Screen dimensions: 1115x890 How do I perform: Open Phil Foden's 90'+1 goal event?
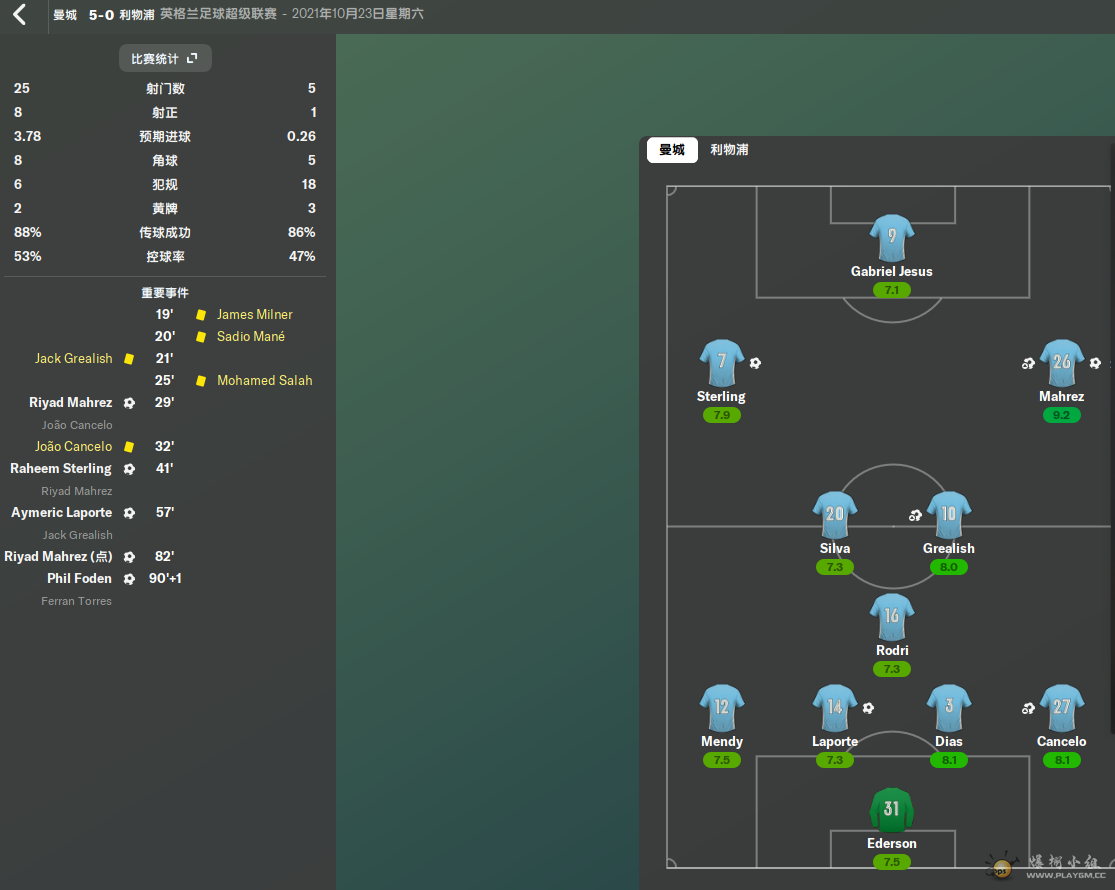(x=79, y=579)
